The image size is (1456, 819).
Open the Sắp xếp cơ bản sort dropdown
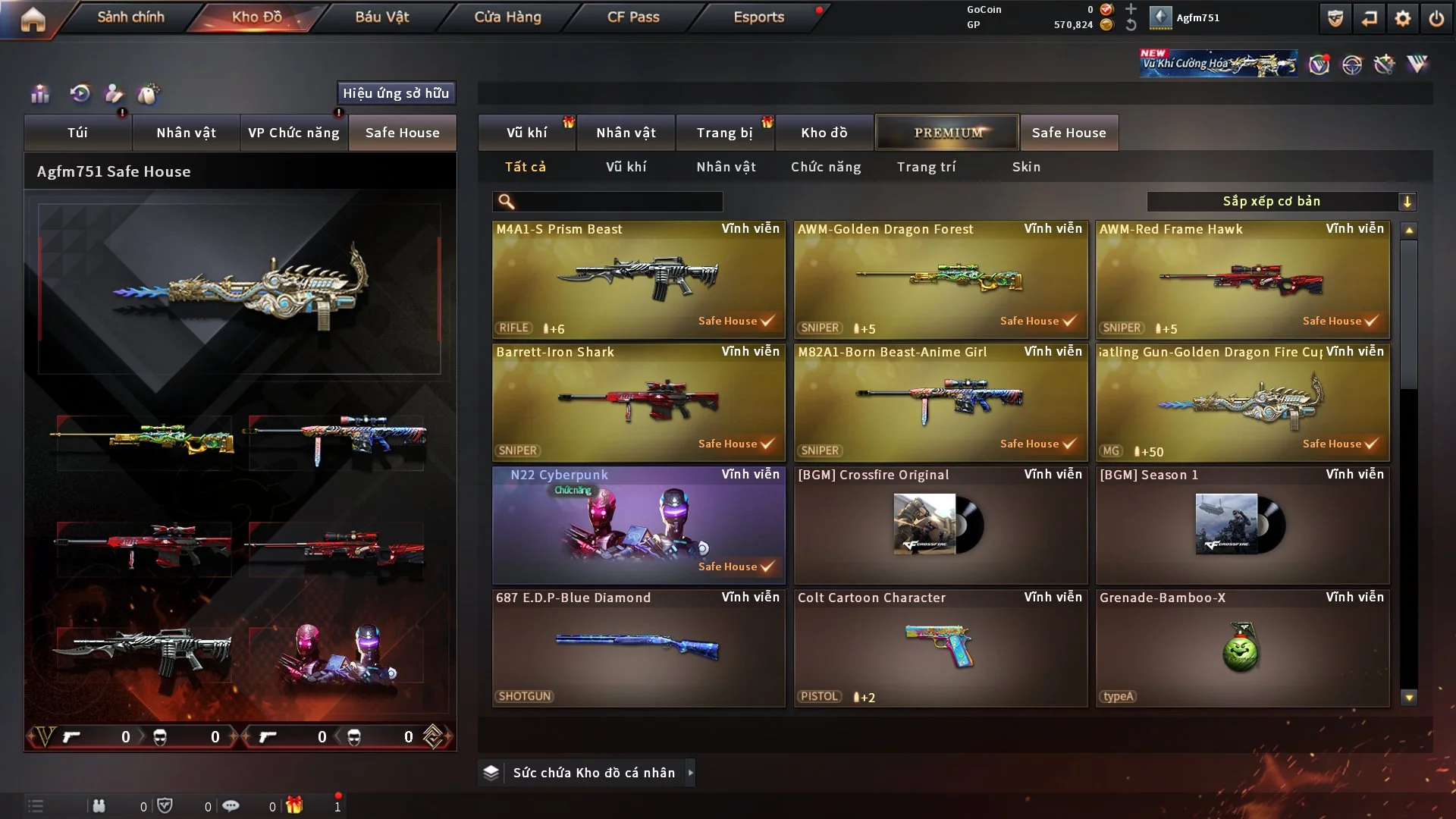[x=1281, y=201]
